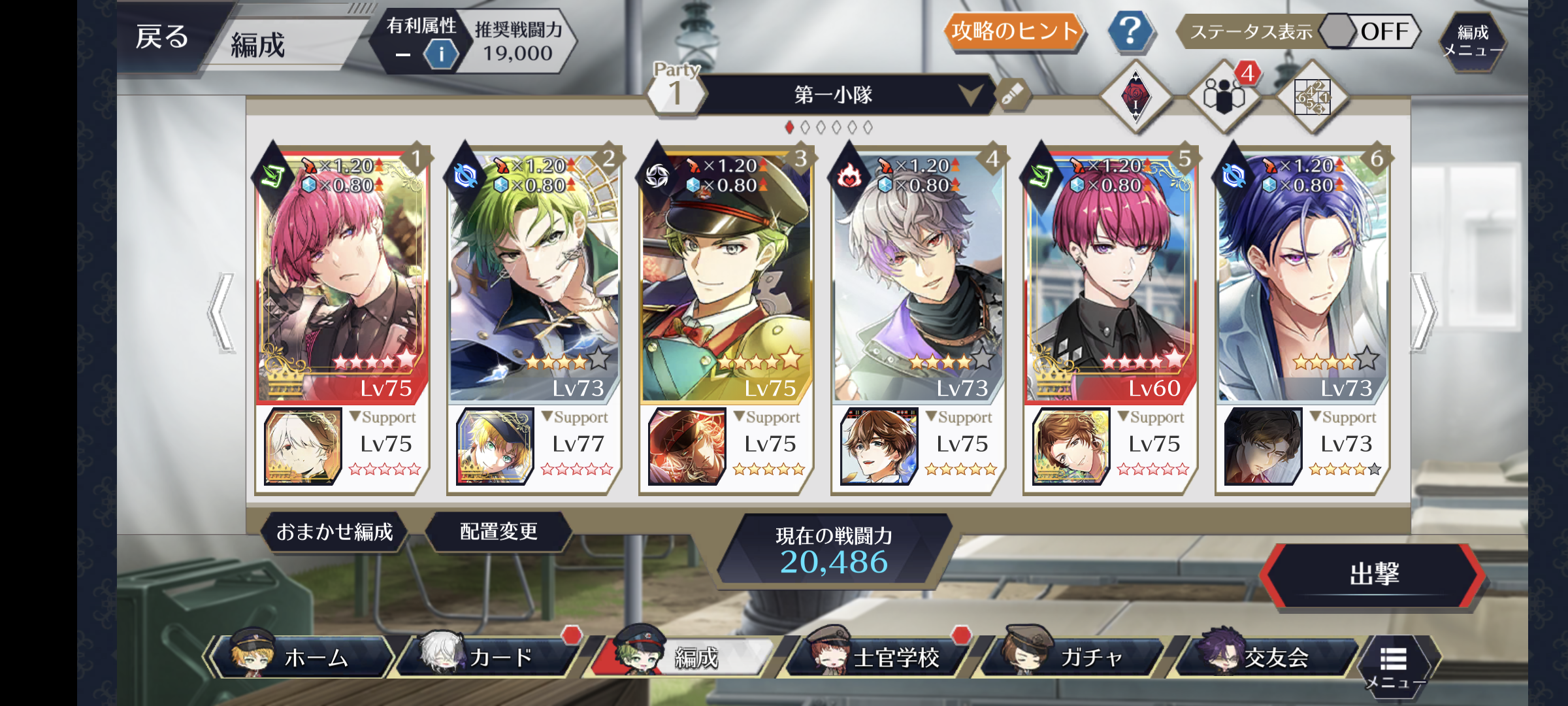Viewport: 1568px width, 706px height.
Task: Click the info icon under 有利属性
Action: point(441,54)
